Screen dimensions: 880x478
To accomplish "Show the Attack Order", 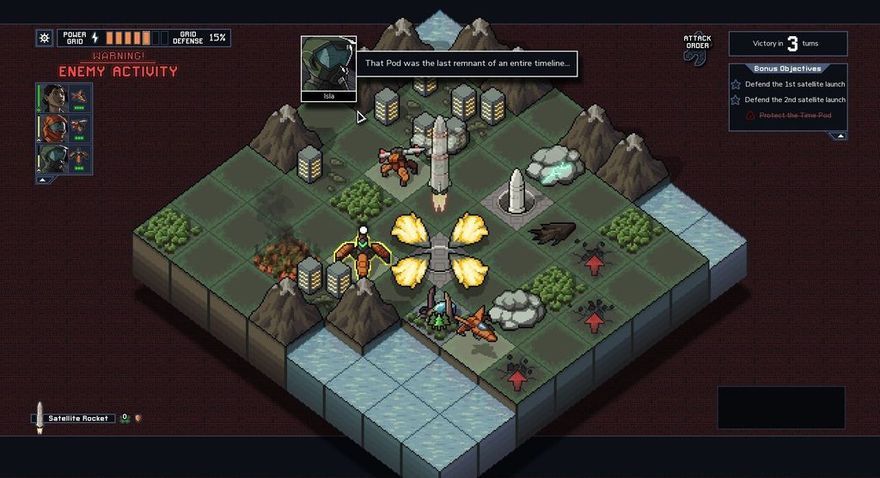I will pos(697,48).
